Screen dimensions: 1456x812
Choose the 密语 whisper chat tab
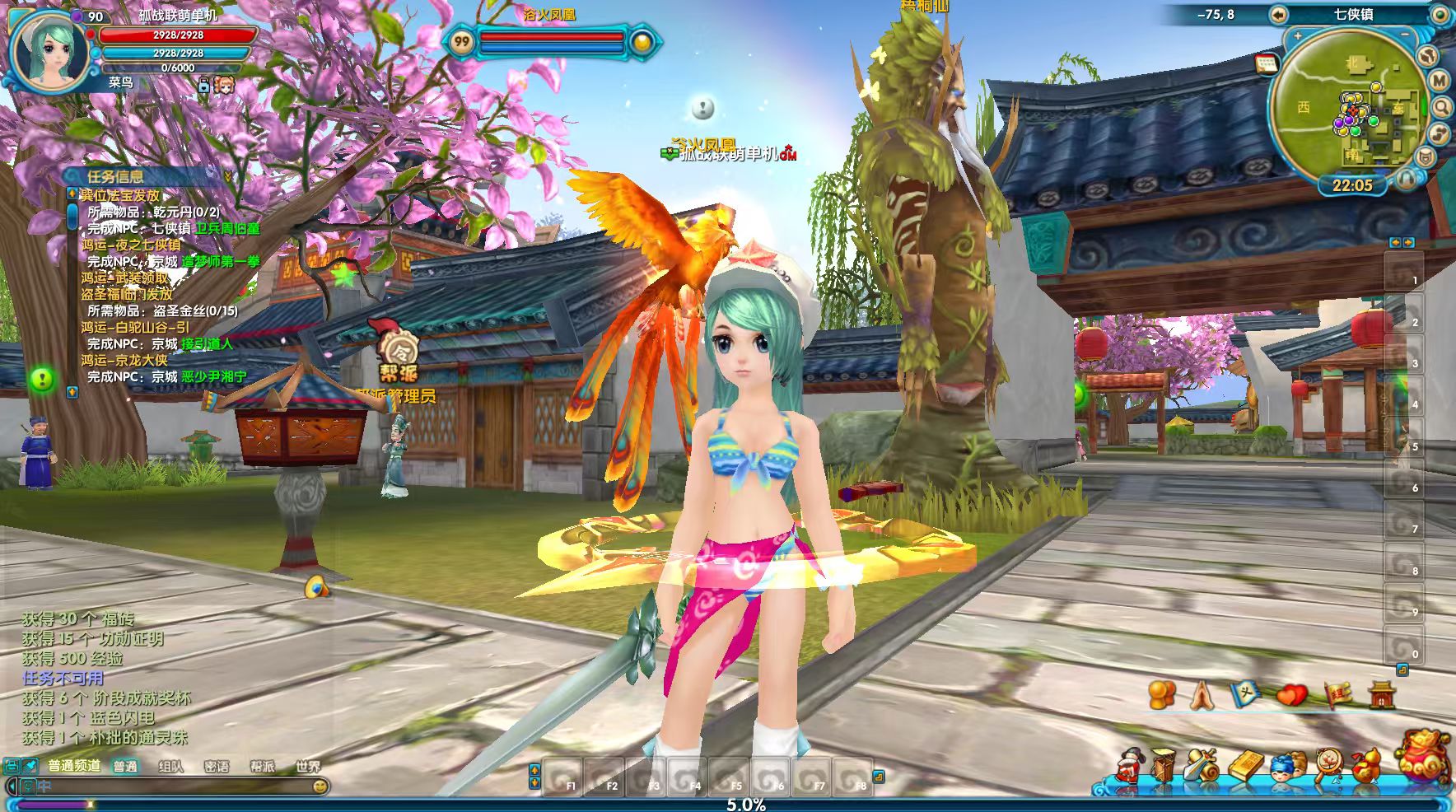coord(217,766)
